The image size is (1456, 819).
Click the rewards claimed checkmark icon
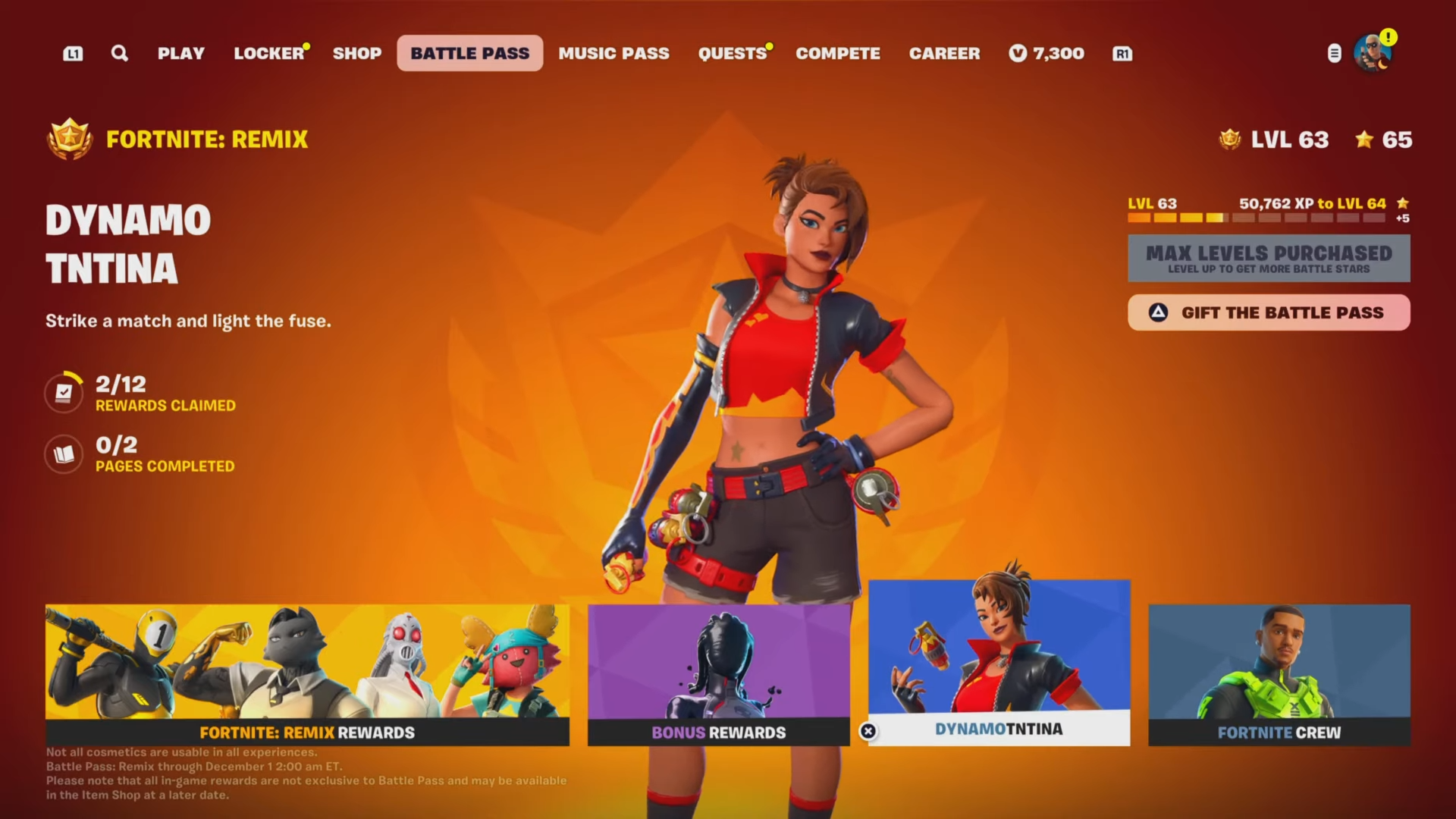click(x=64, y=392)
